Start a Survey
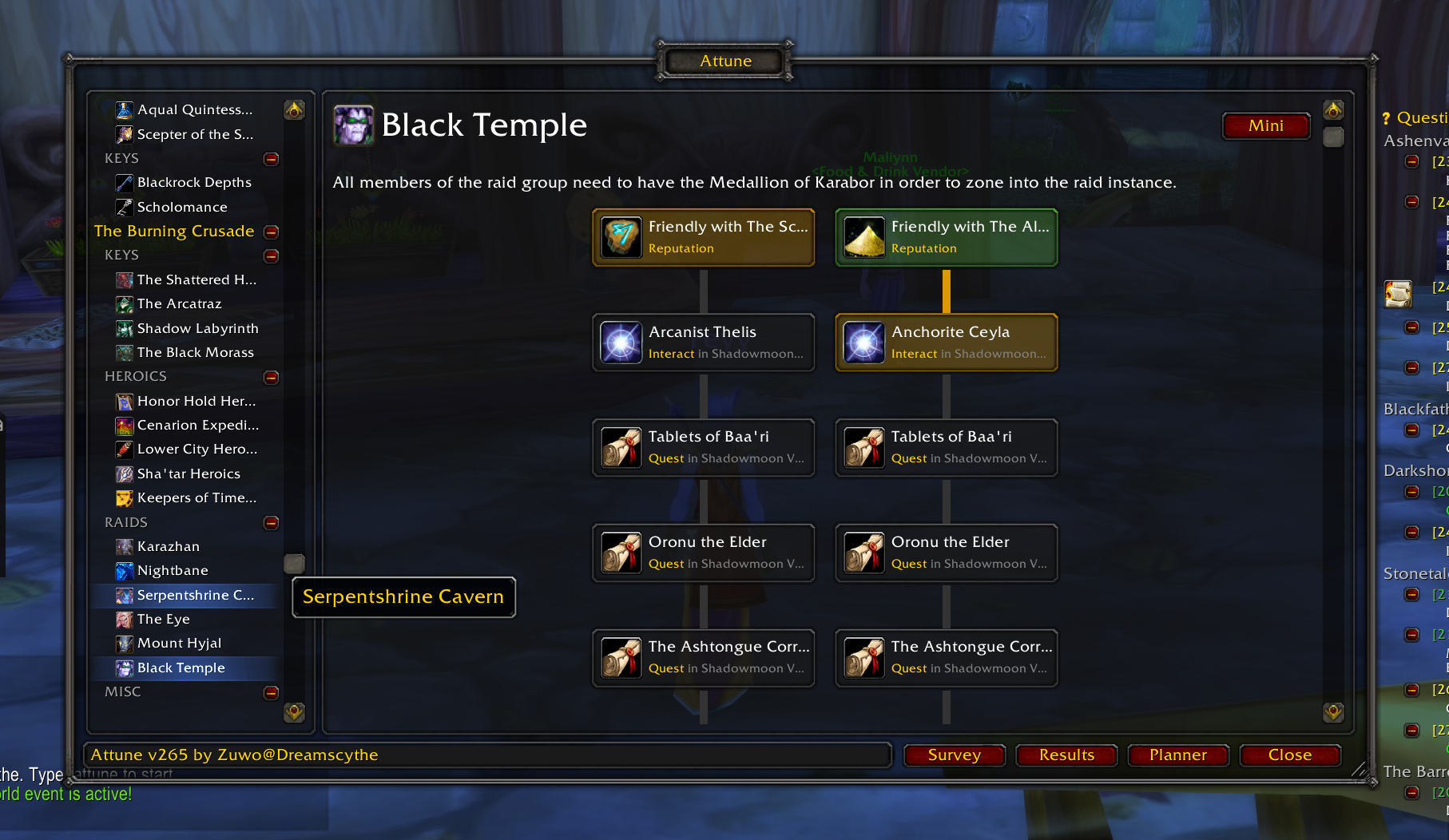The width and height of the screenshot is (1449, 840). coord(954,755)
